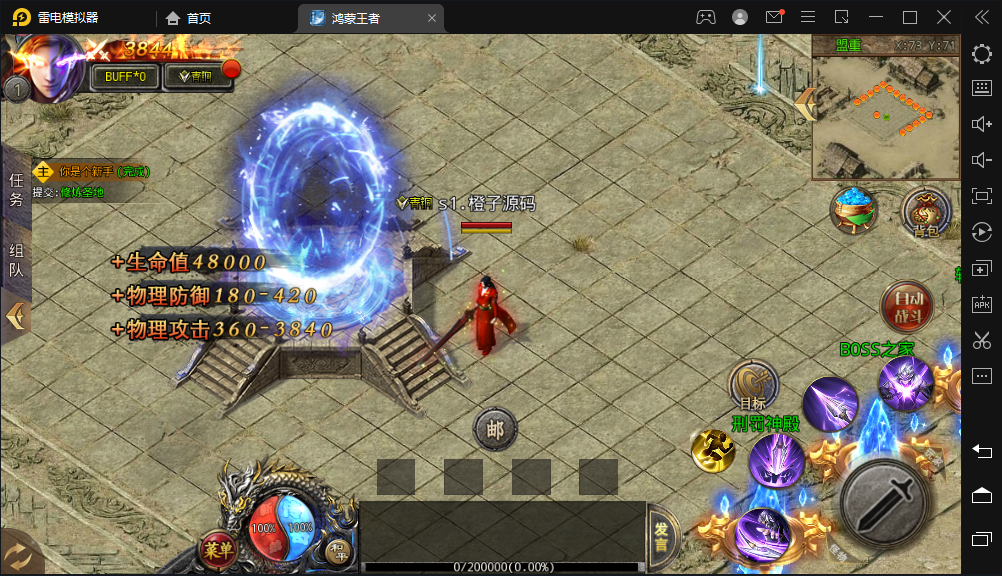Click the BUFF*0 button
Screen dimensions: 1002x576
125,77
